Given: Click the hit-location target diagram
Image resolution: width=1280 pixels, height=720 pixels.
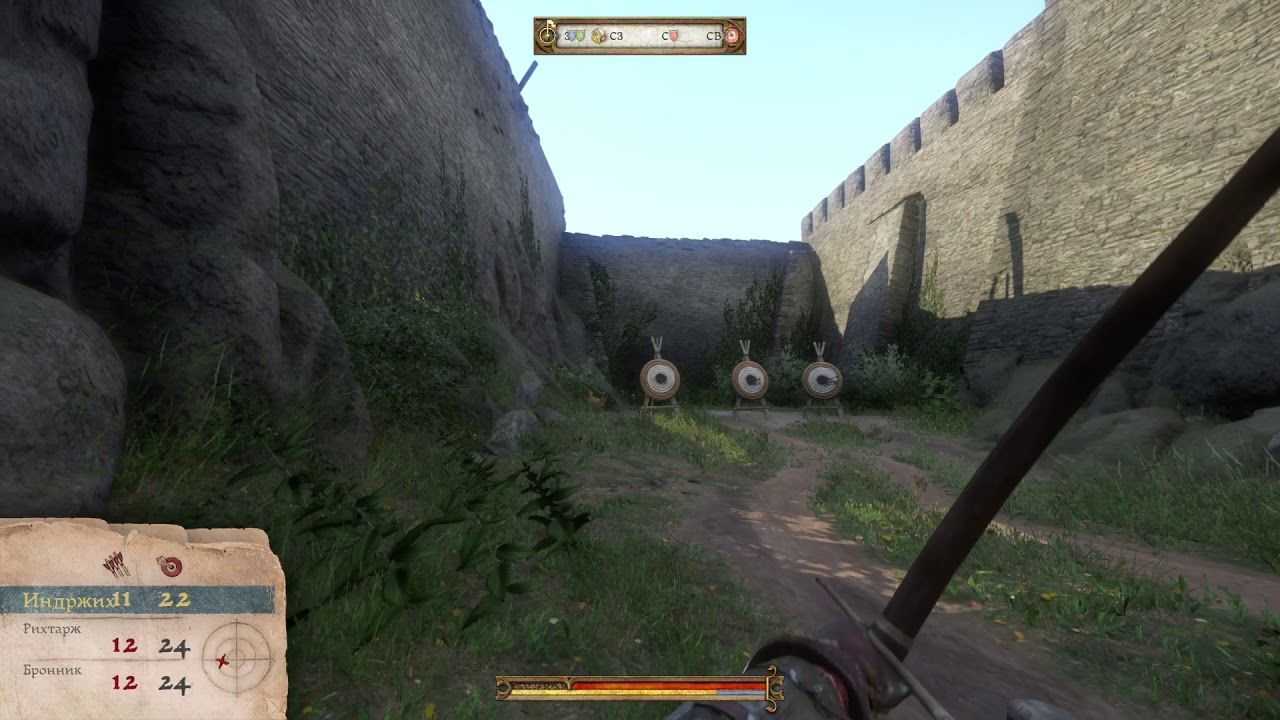Looking at the screenshot, I should [236, 658].
